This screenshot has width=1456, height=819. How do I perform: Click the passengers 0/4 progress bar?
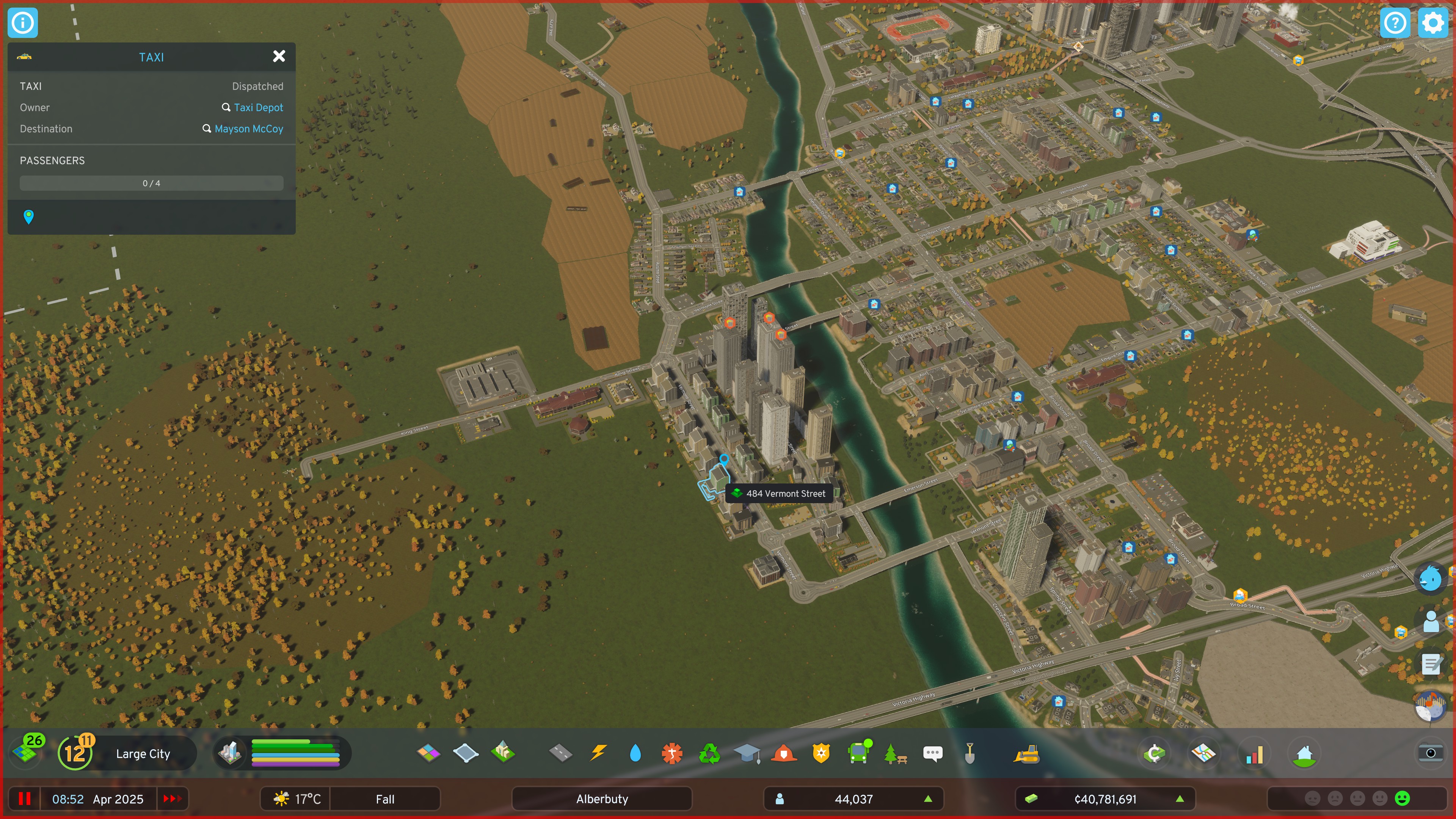pos(151,182)
